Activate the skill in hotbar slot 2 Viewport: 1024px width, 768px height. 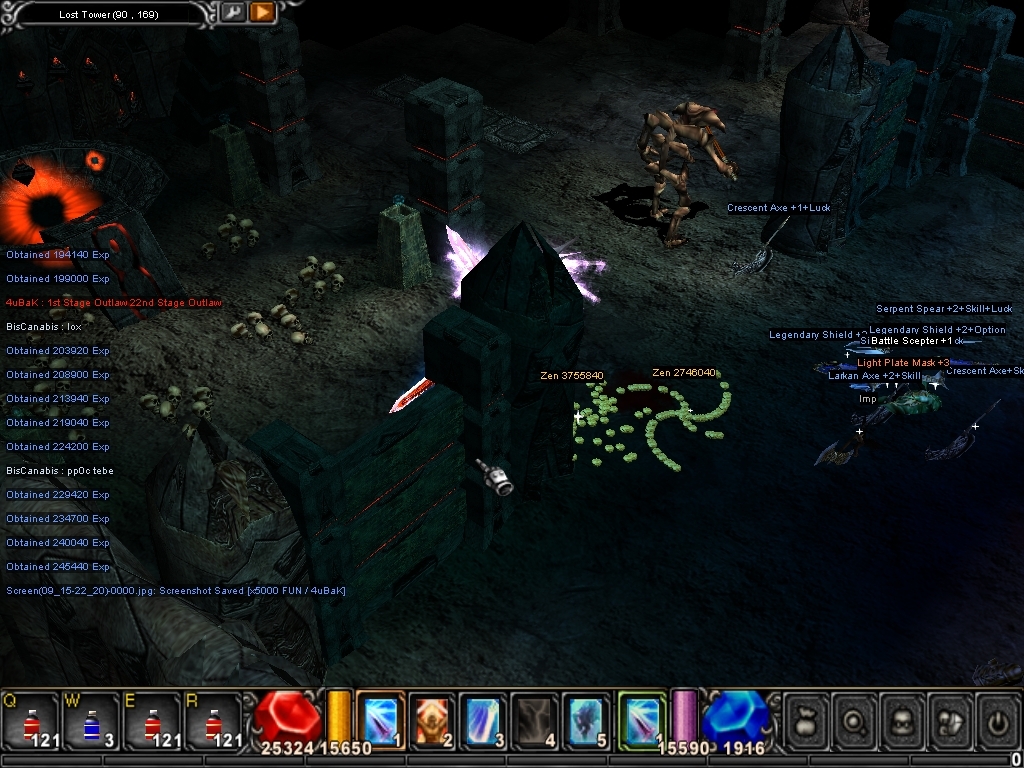tap(432, 720)
